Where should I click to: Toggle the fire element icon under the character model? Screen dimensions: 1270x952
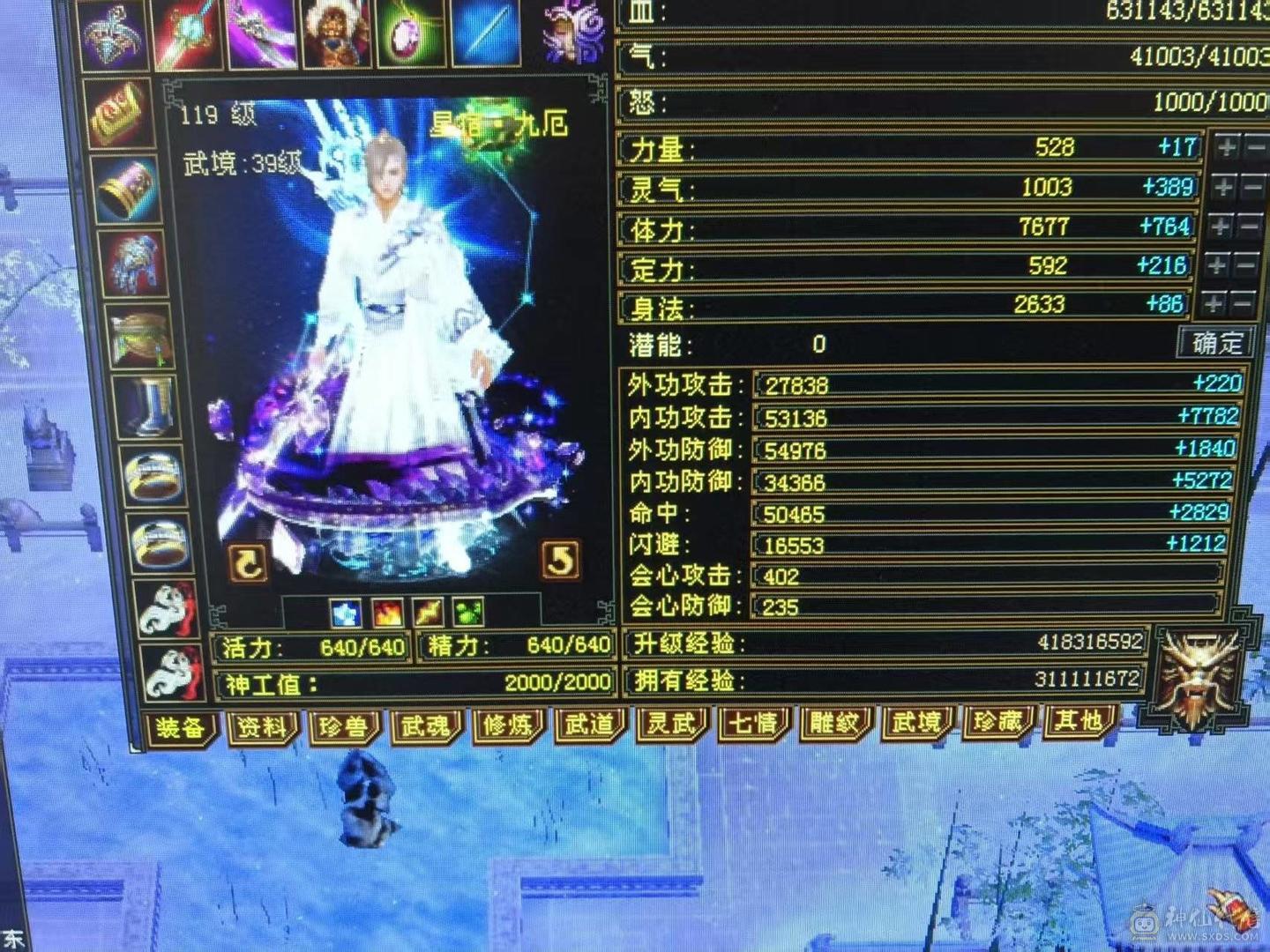click(x=386, y=614)
